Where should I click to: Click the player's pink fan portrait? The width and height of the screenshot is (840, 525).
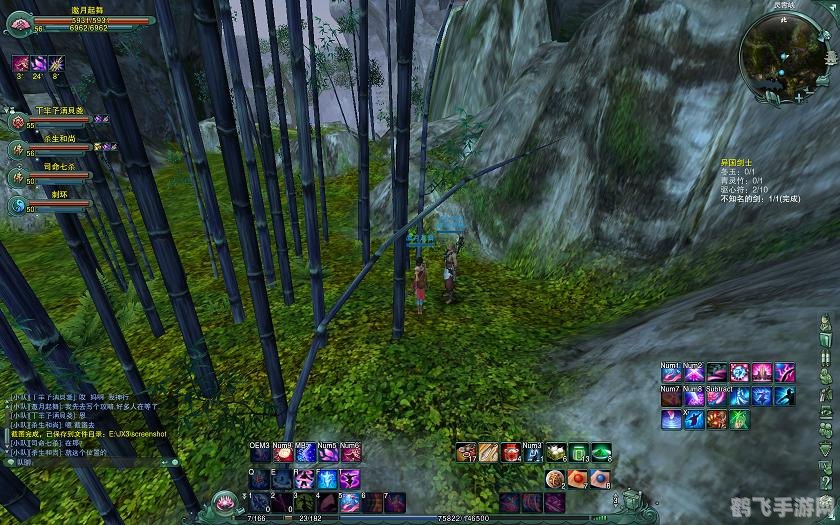click(x=20, y=21)
